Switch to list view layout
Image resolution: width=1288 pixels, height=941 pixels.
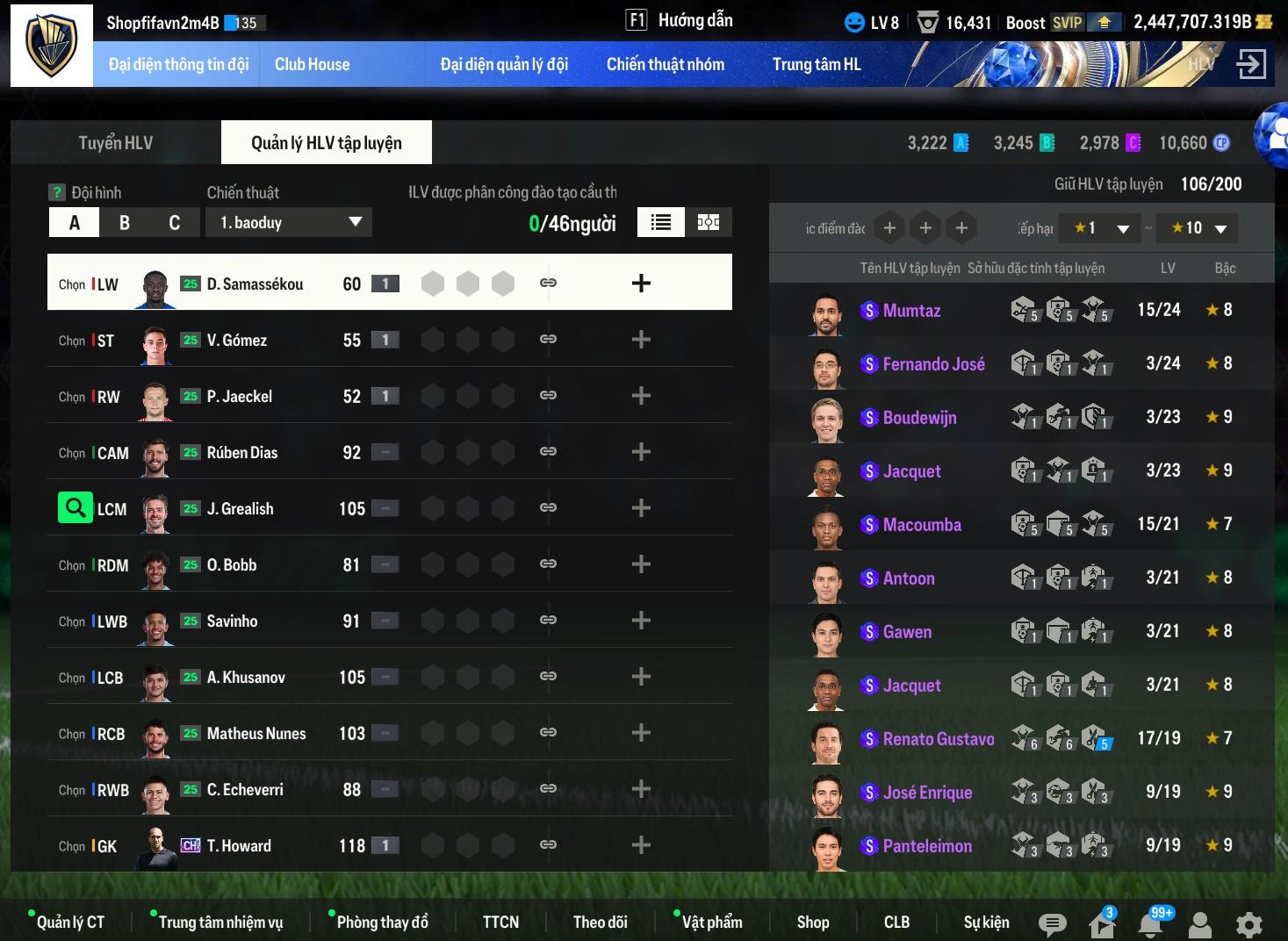[x=661, y=223]
